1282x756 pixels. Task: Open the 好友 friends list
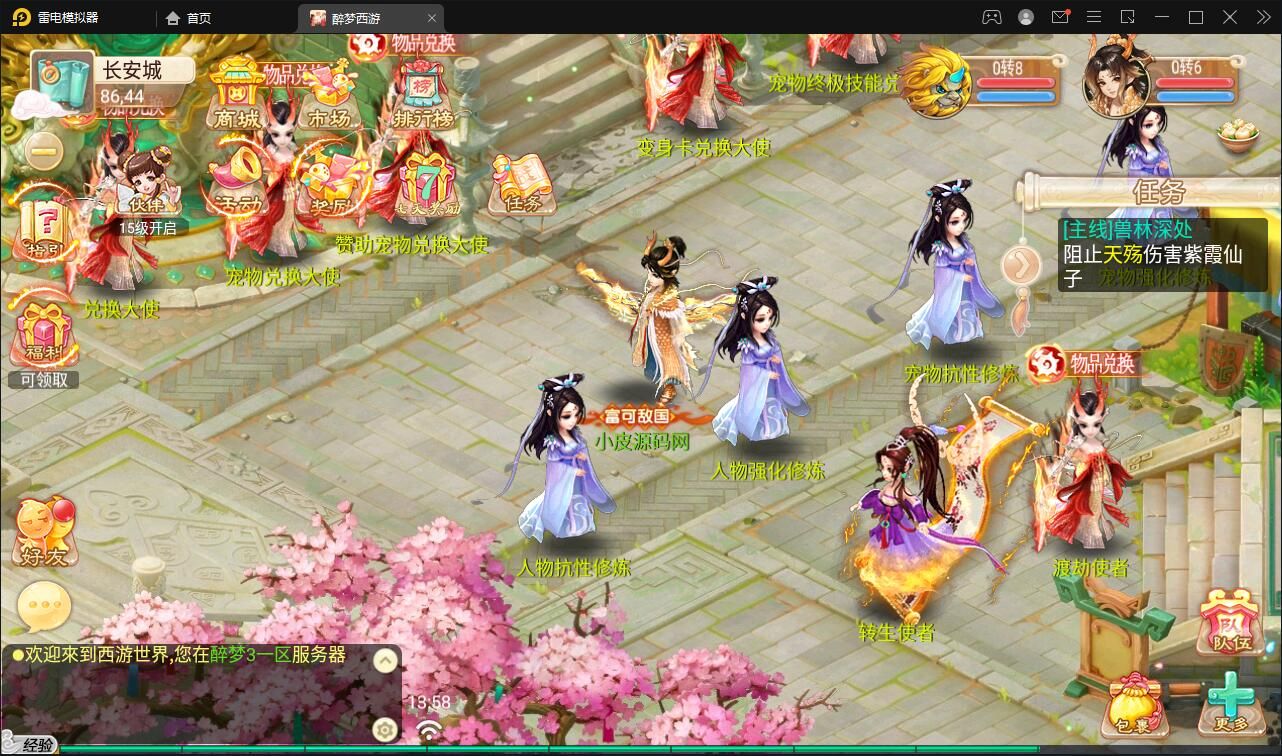point(44,534)
